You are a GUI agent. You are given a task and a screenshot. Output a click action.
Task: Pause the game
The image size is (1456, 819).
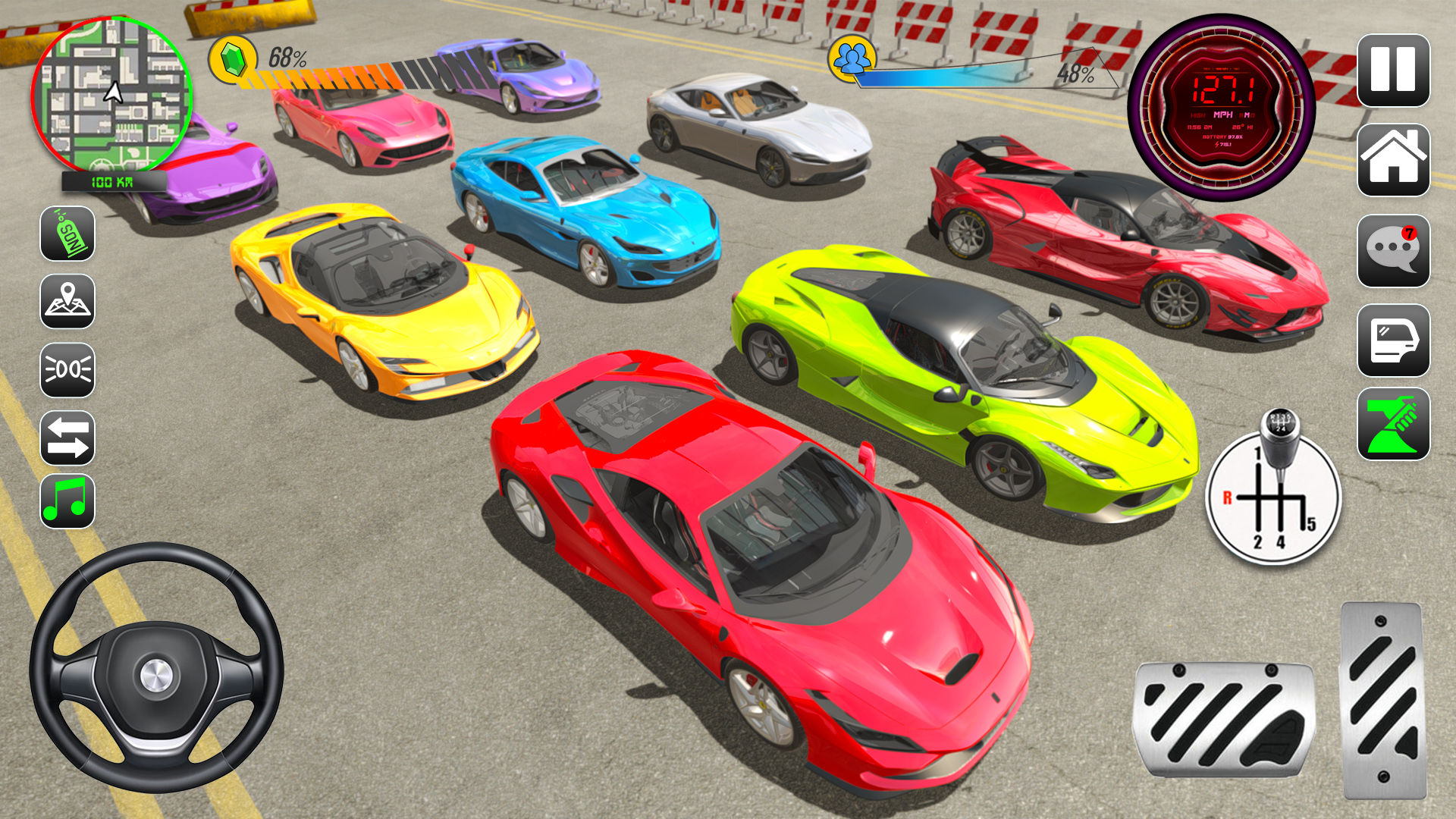coord(1394,70)
